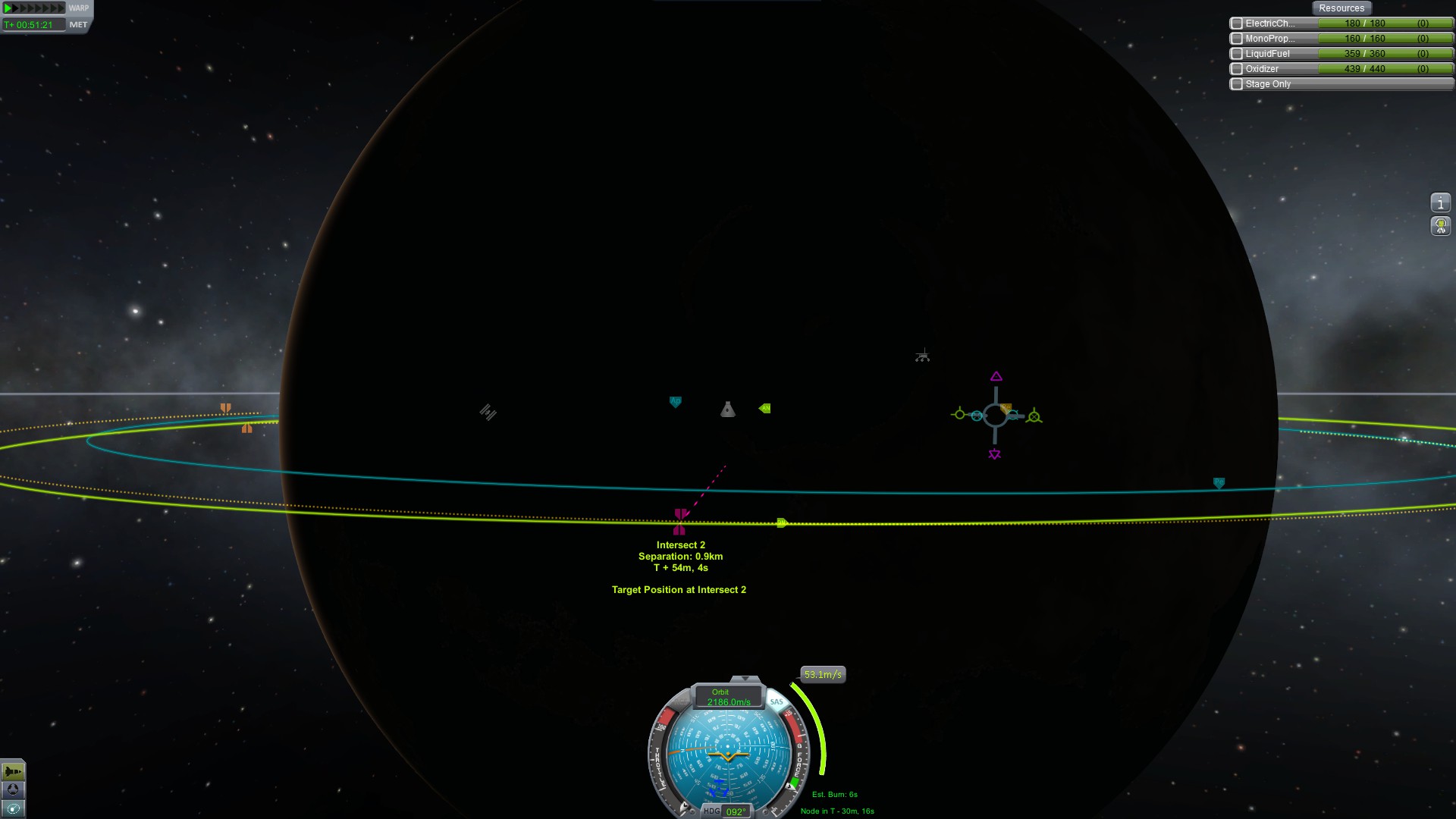
Task: Select the teal orbit filter button
Action: click(13, 809)
